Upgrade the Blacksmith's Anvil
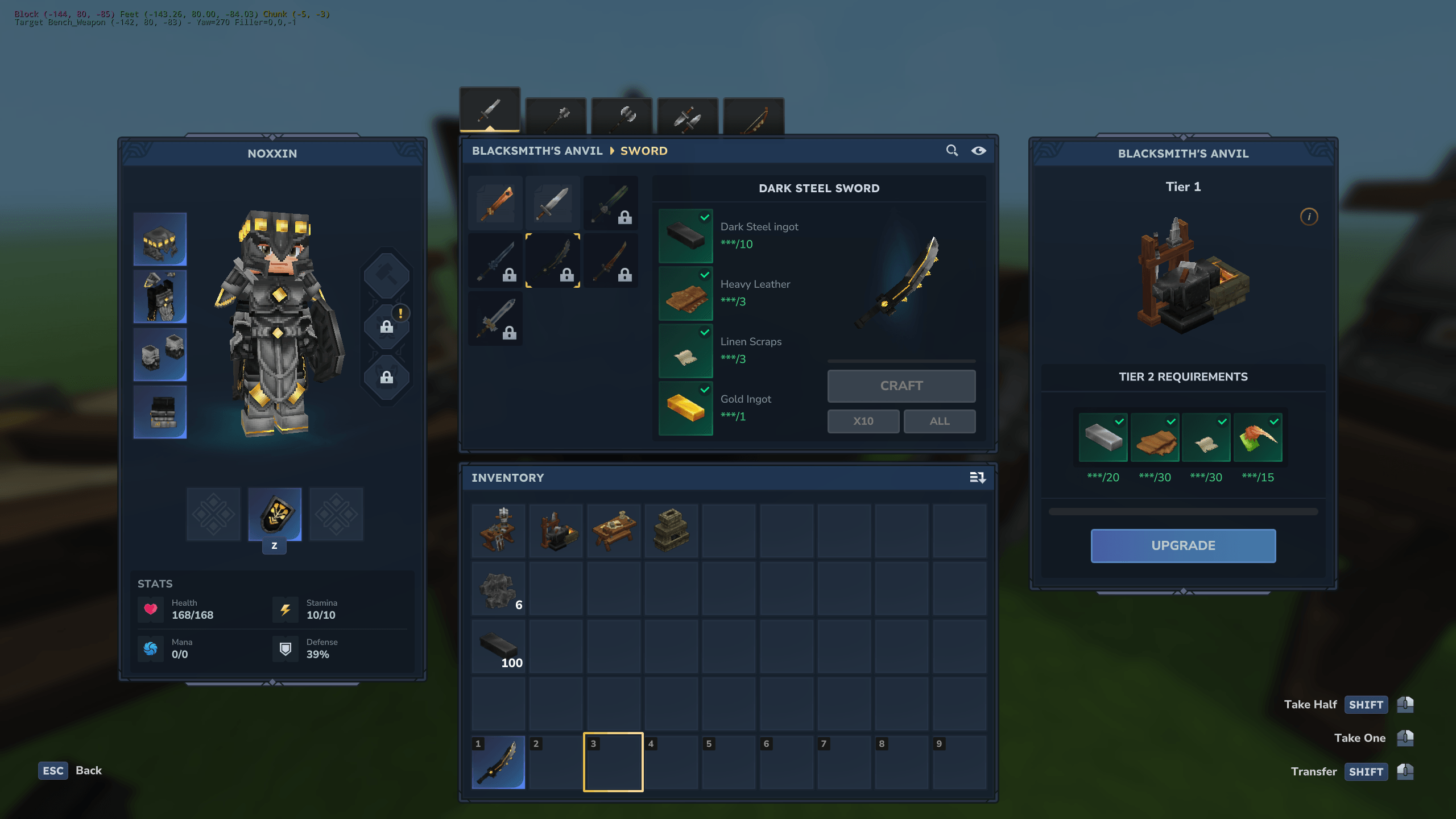The image size is (1456, 819). 1183,545
